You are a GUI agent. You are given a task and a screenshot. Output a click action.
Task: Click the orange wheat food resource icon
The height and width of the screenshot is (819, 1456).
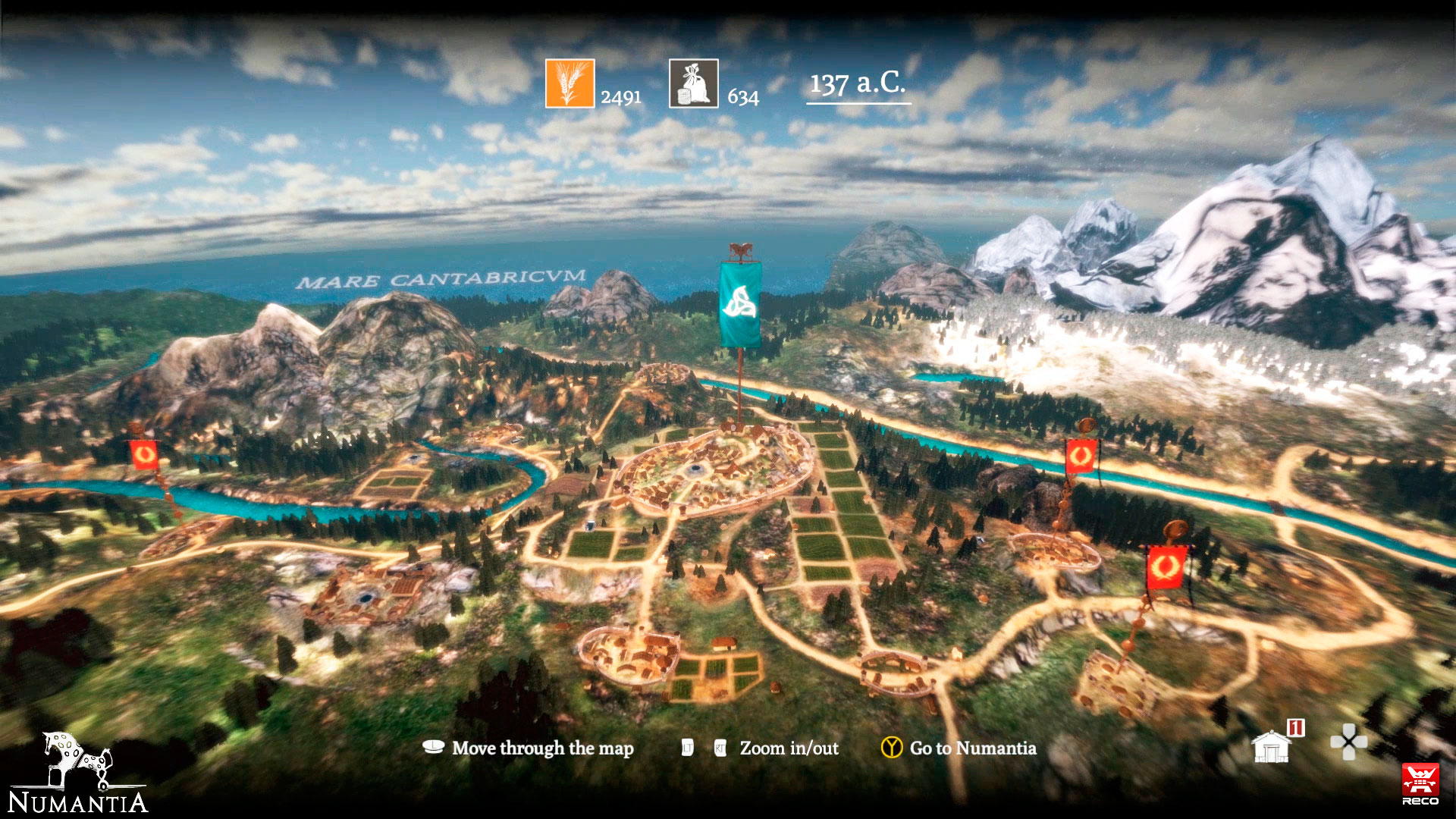pyautogui.click(x=570, y=83)
